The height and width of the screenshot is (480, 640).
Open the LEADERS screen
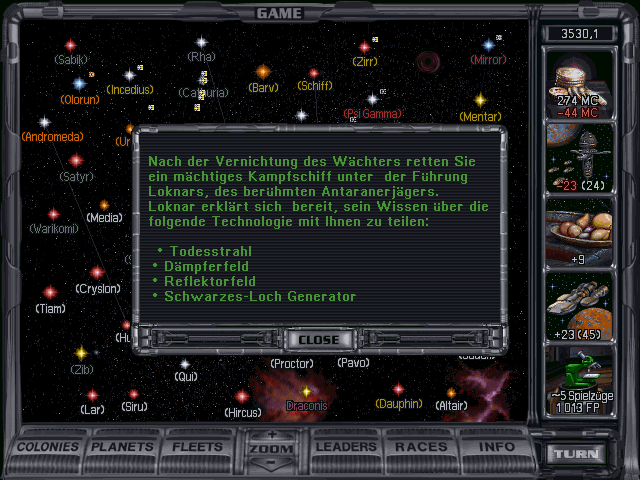pos(347,447)
